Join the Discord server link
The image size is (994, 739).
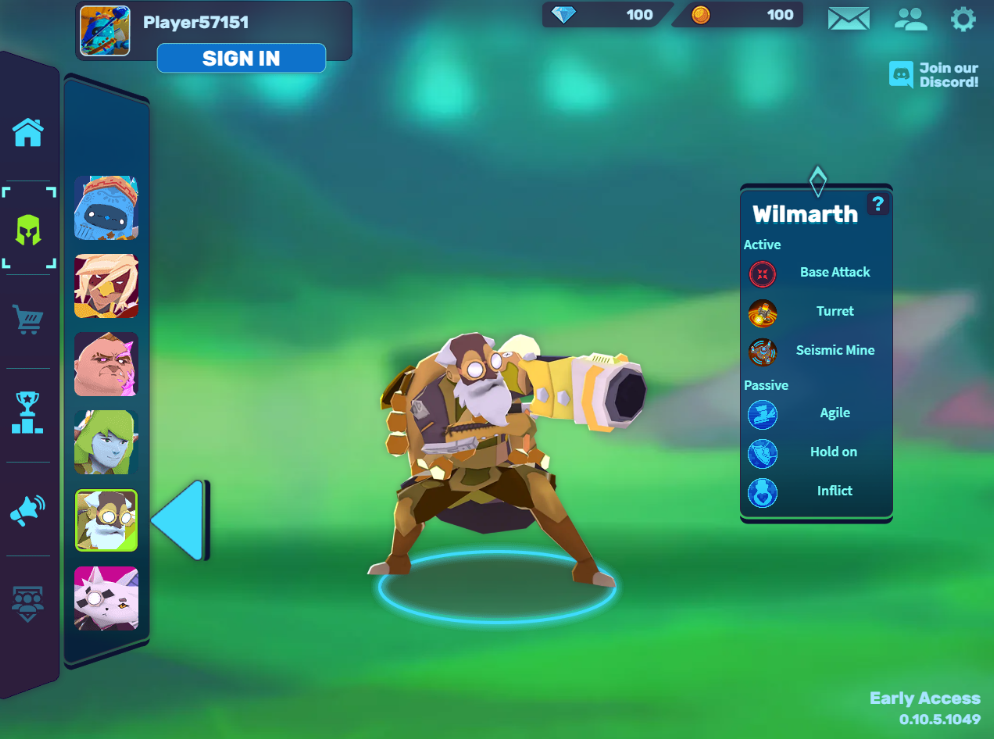point(934,75)
